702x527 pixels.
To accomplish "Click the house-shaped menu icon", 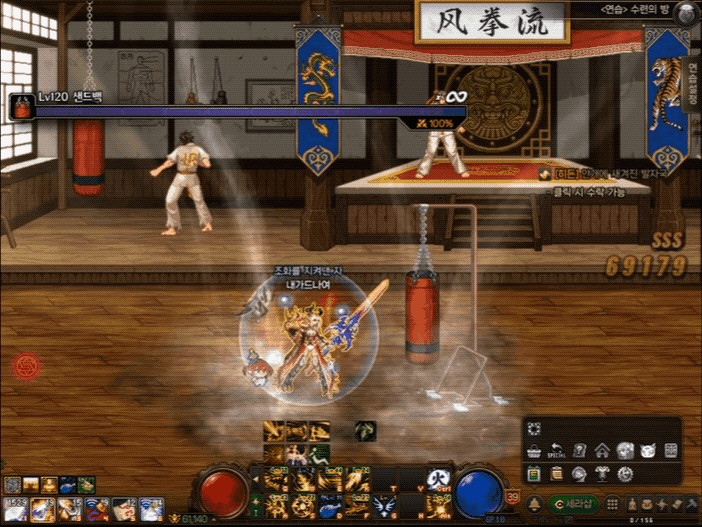I will 602,451.
